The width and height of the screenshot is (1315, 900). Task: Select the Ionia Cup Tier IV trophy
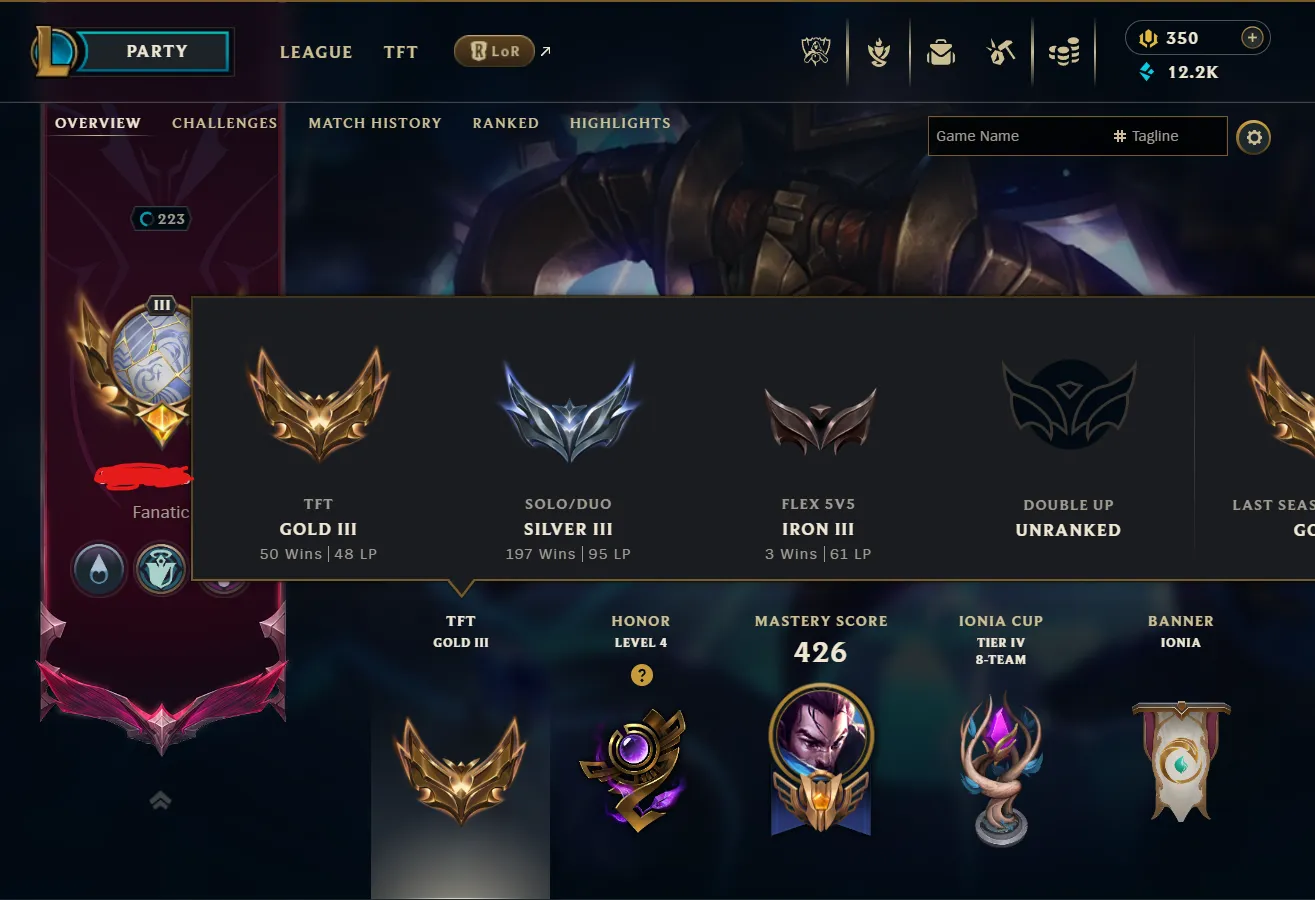coord(1000,770)
